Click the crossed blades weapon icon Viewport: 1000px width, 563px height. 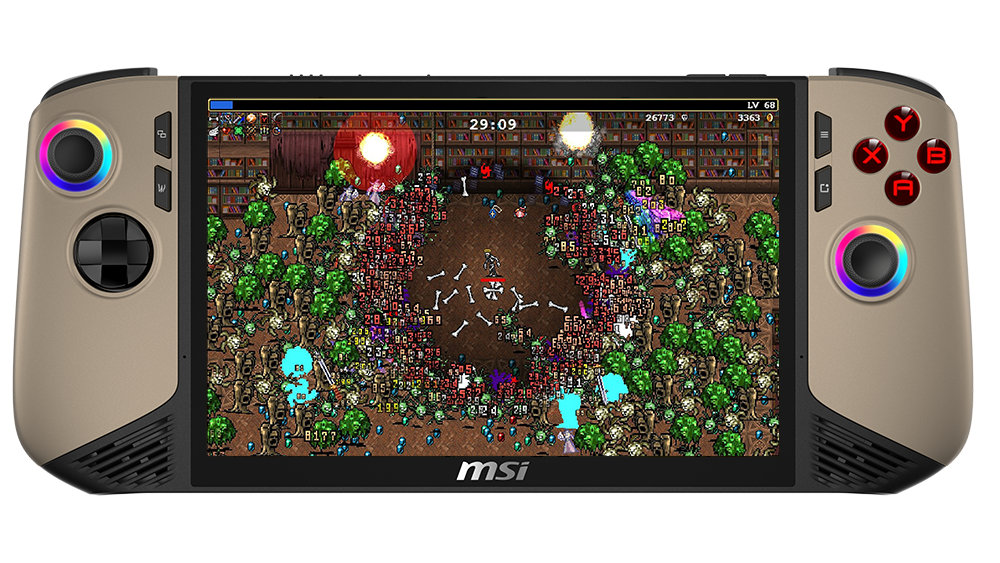pos(226,119)
